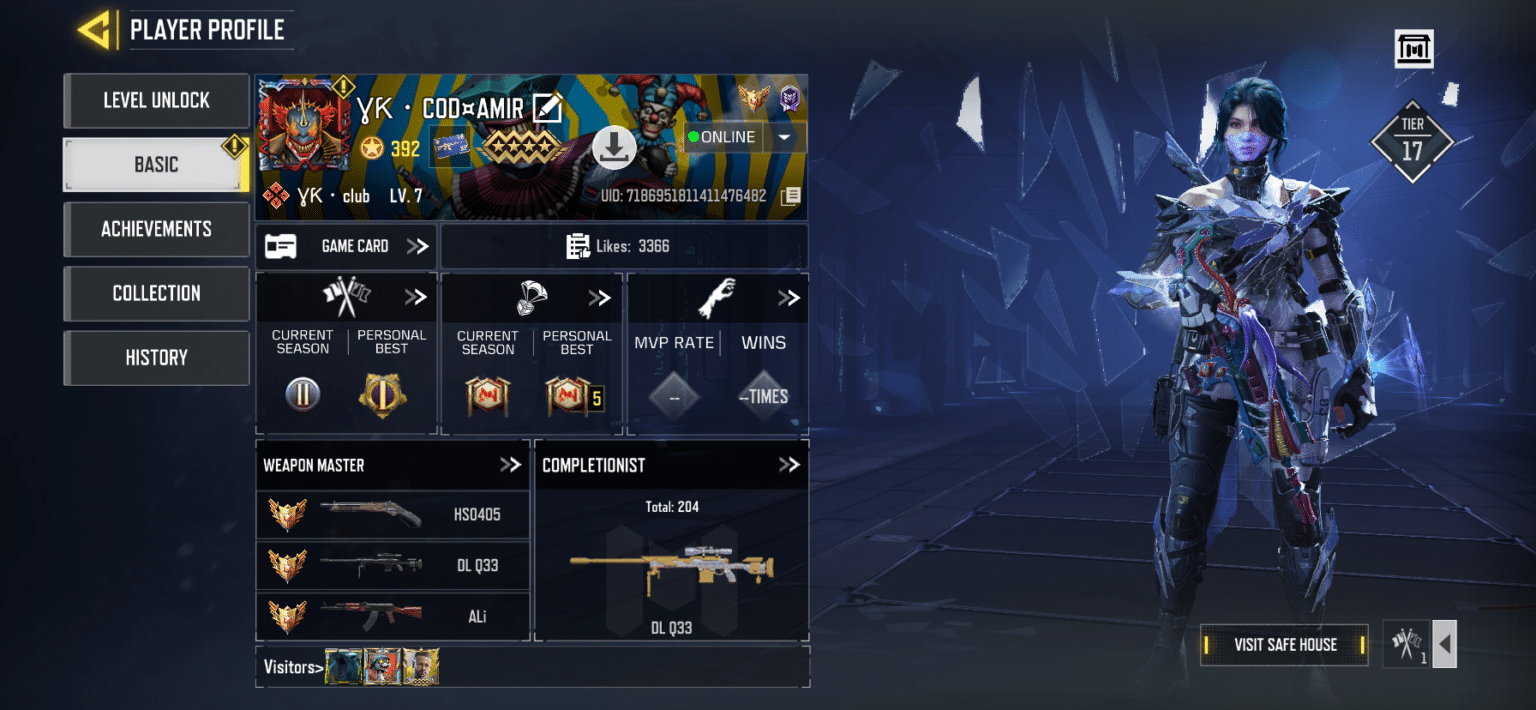Open the Online status dropdown
1536x710 pixels.
coord(784,137)
